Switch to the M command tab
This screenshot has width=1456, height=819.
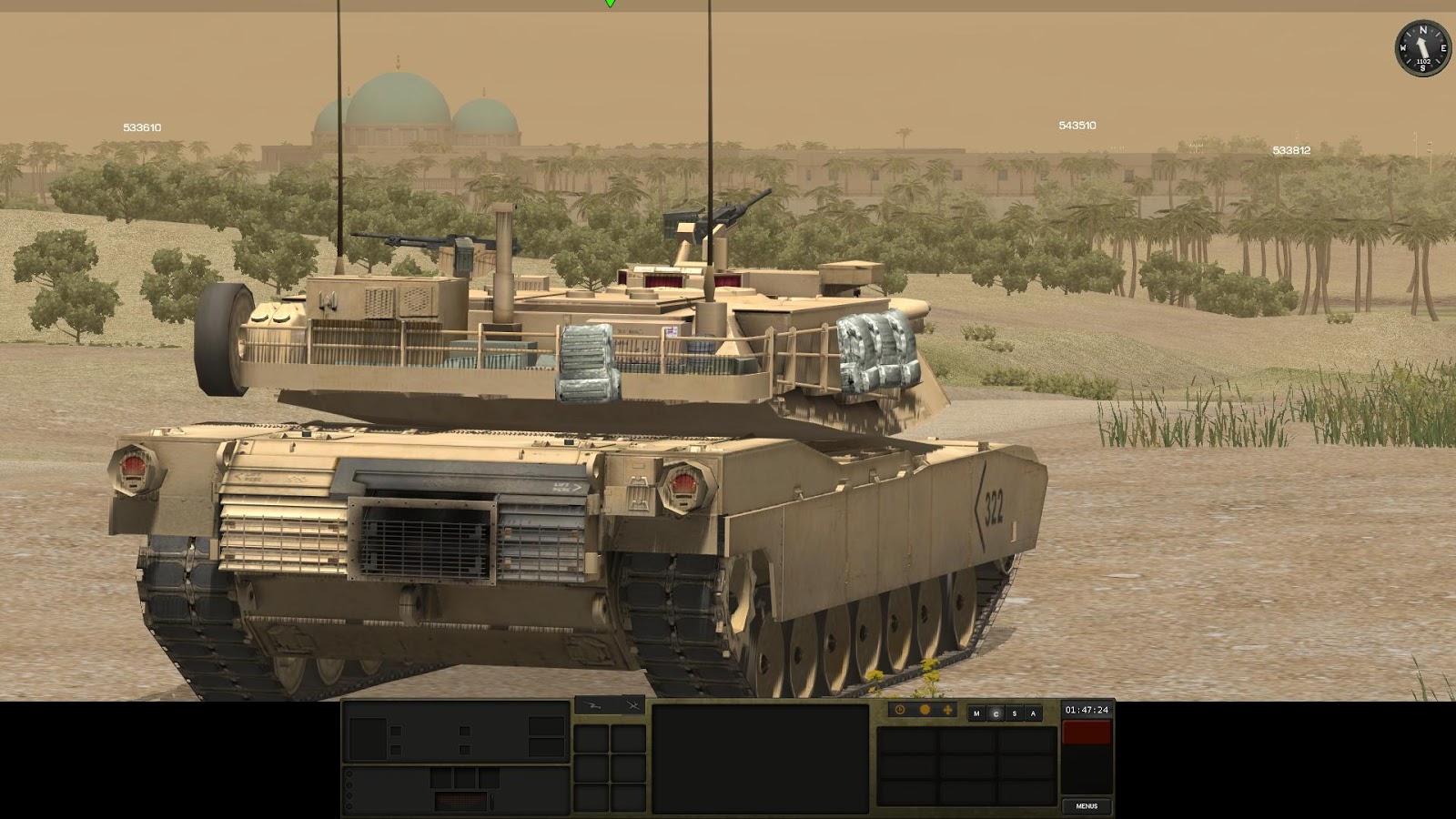tap(976, 713)
